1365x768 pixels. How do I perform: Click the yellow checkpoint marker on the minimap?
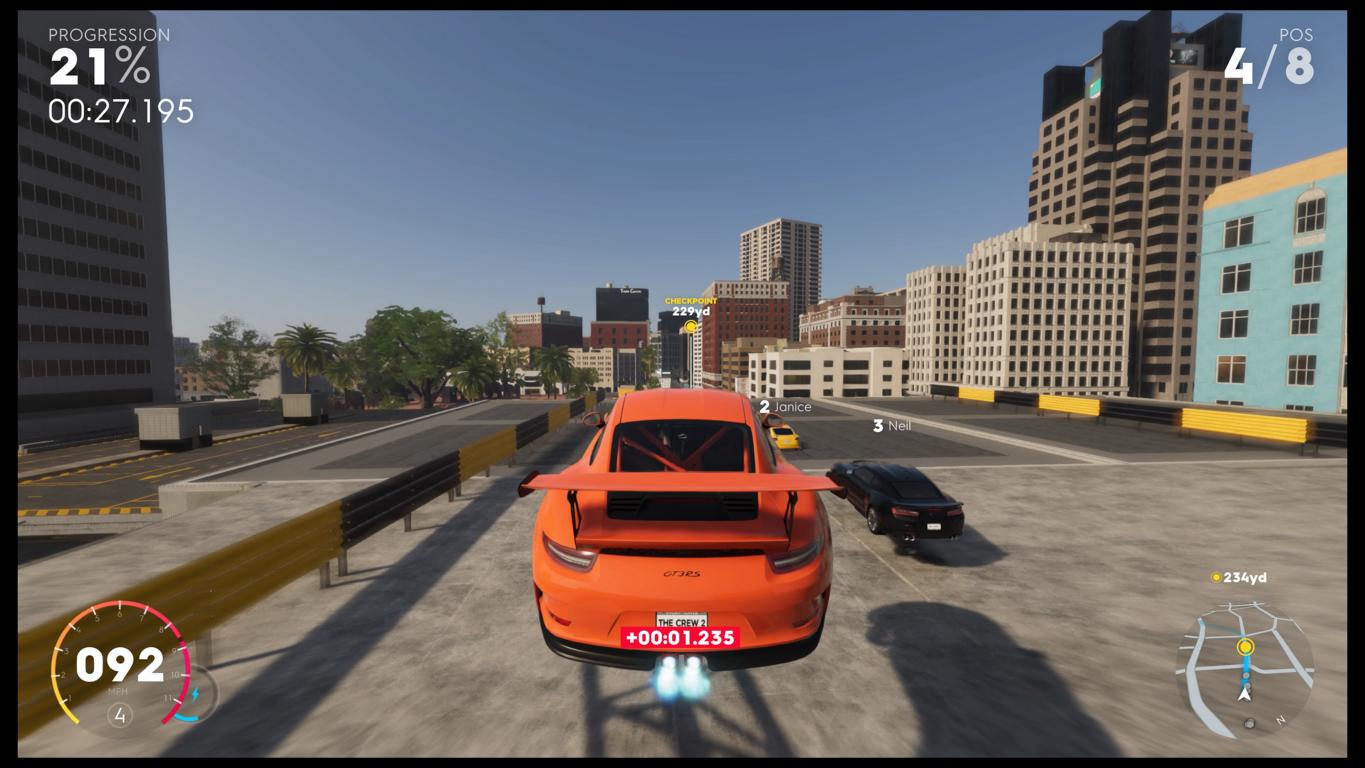pos(1245,647)
